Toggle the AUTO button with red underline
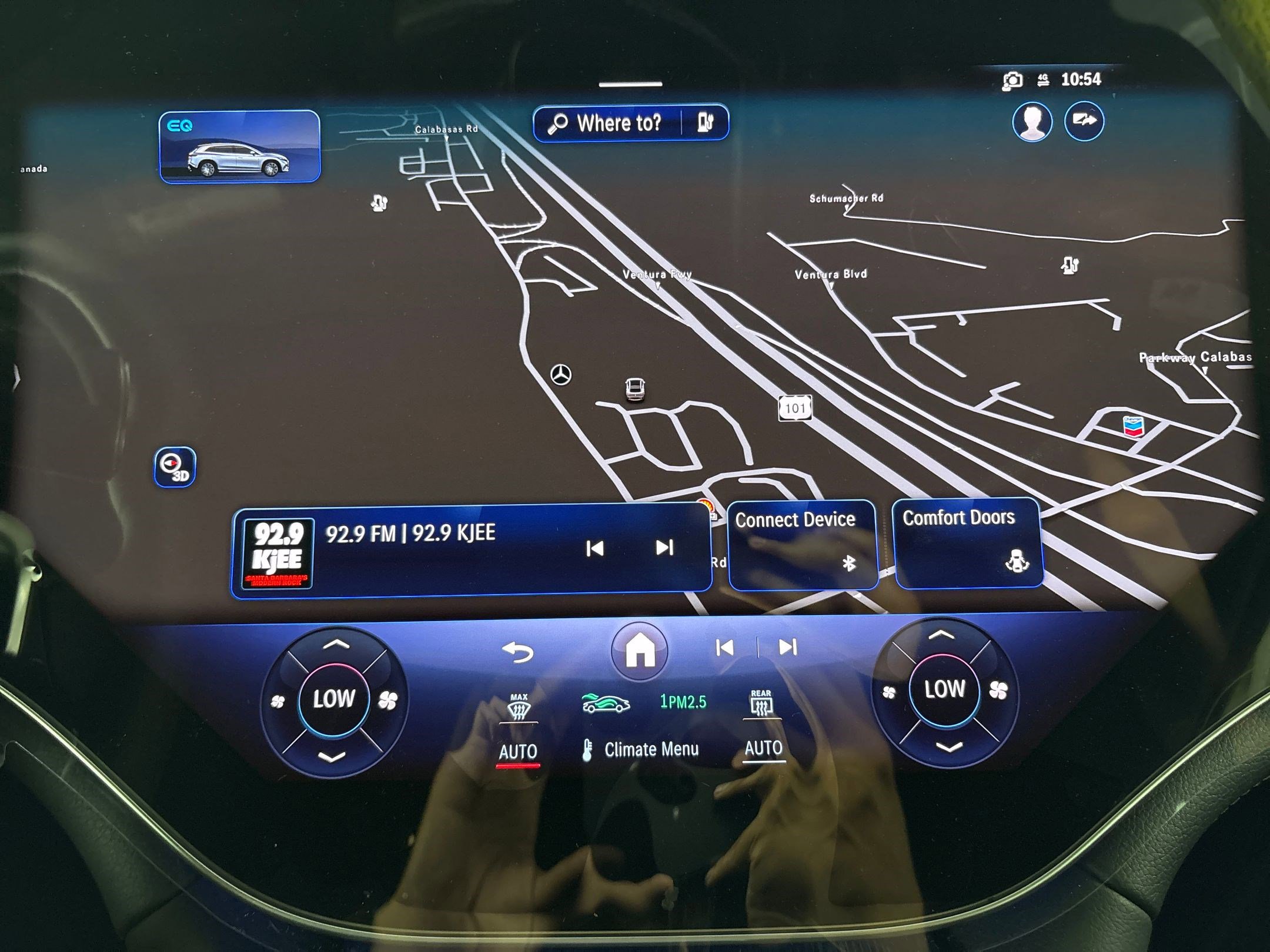This screenshot has width=1270, height=952. point(518,752)
